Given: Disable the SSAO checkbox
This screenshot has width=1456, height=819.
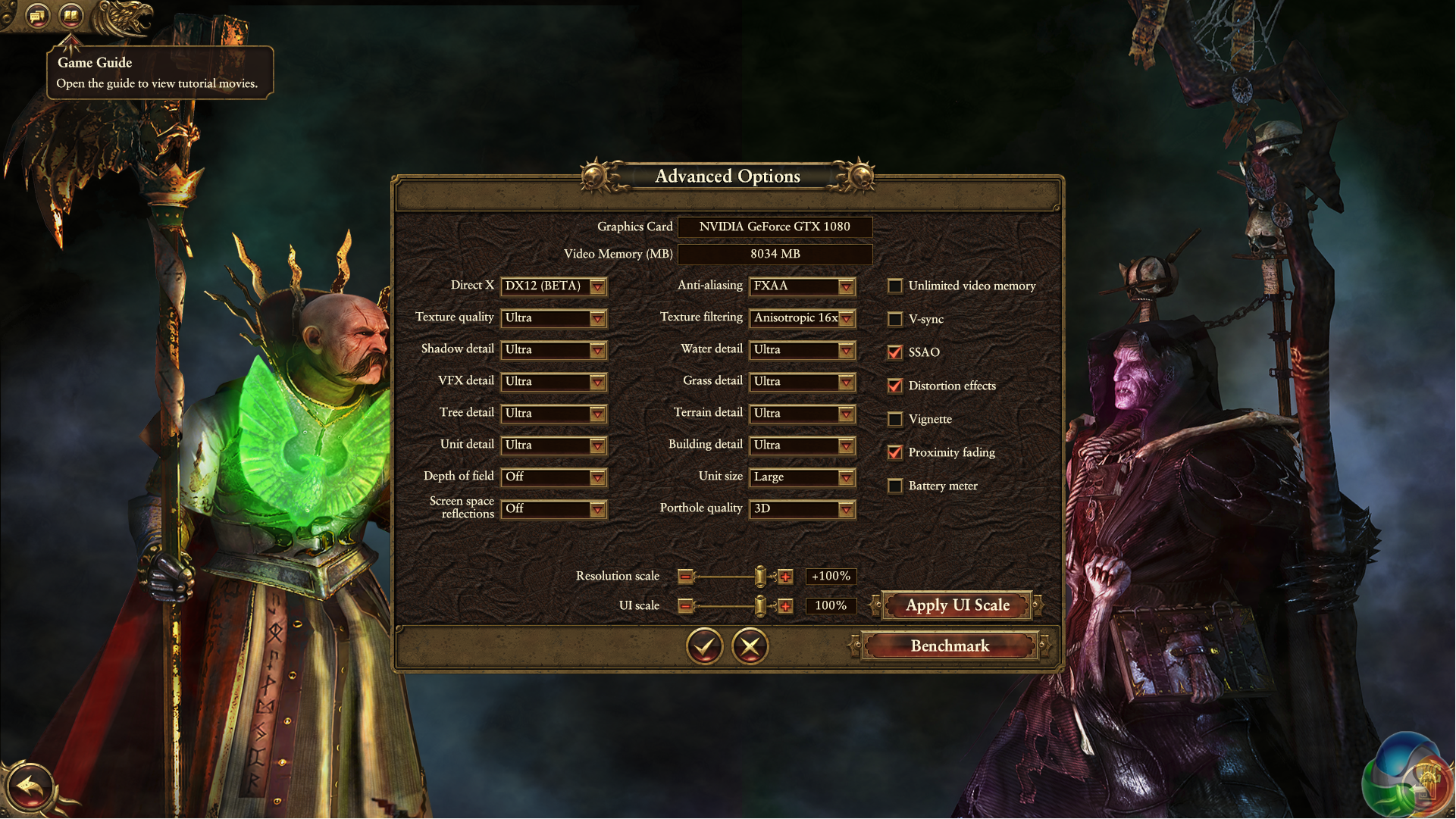Looking at the screenshot, I should [895, 353].
